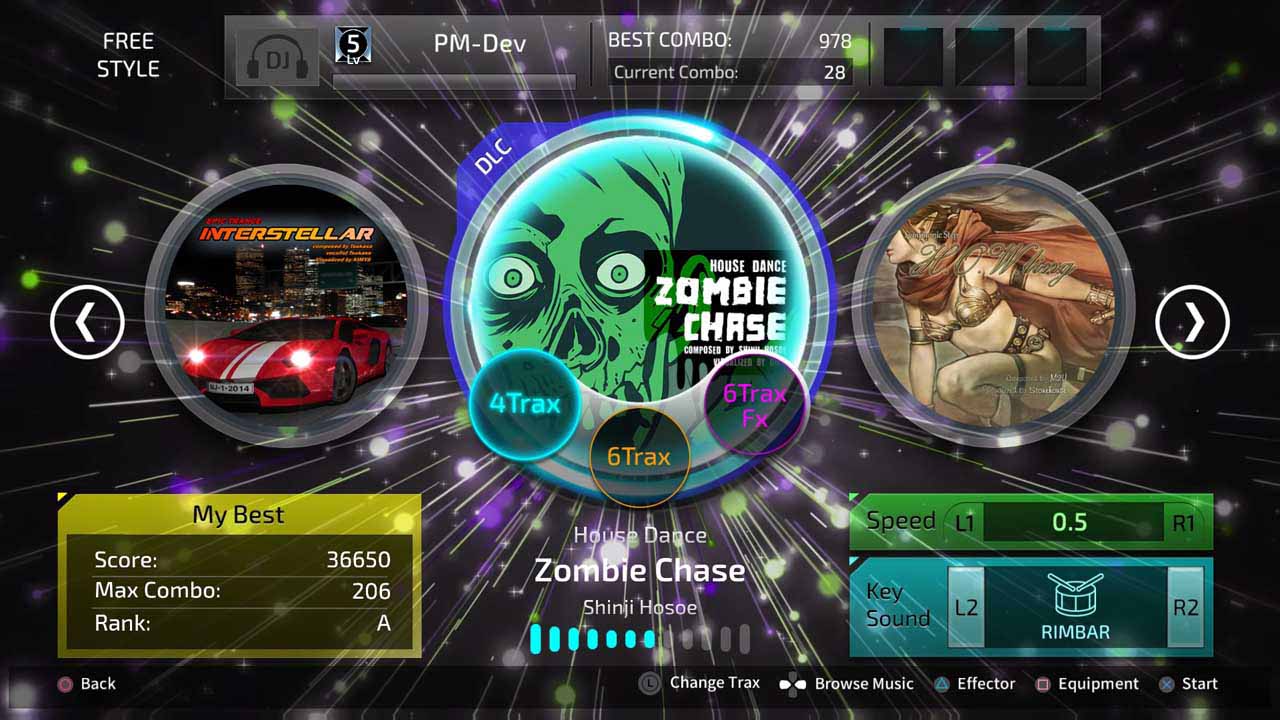Click the right arrow toward HOWling

tap(1192, 320)
